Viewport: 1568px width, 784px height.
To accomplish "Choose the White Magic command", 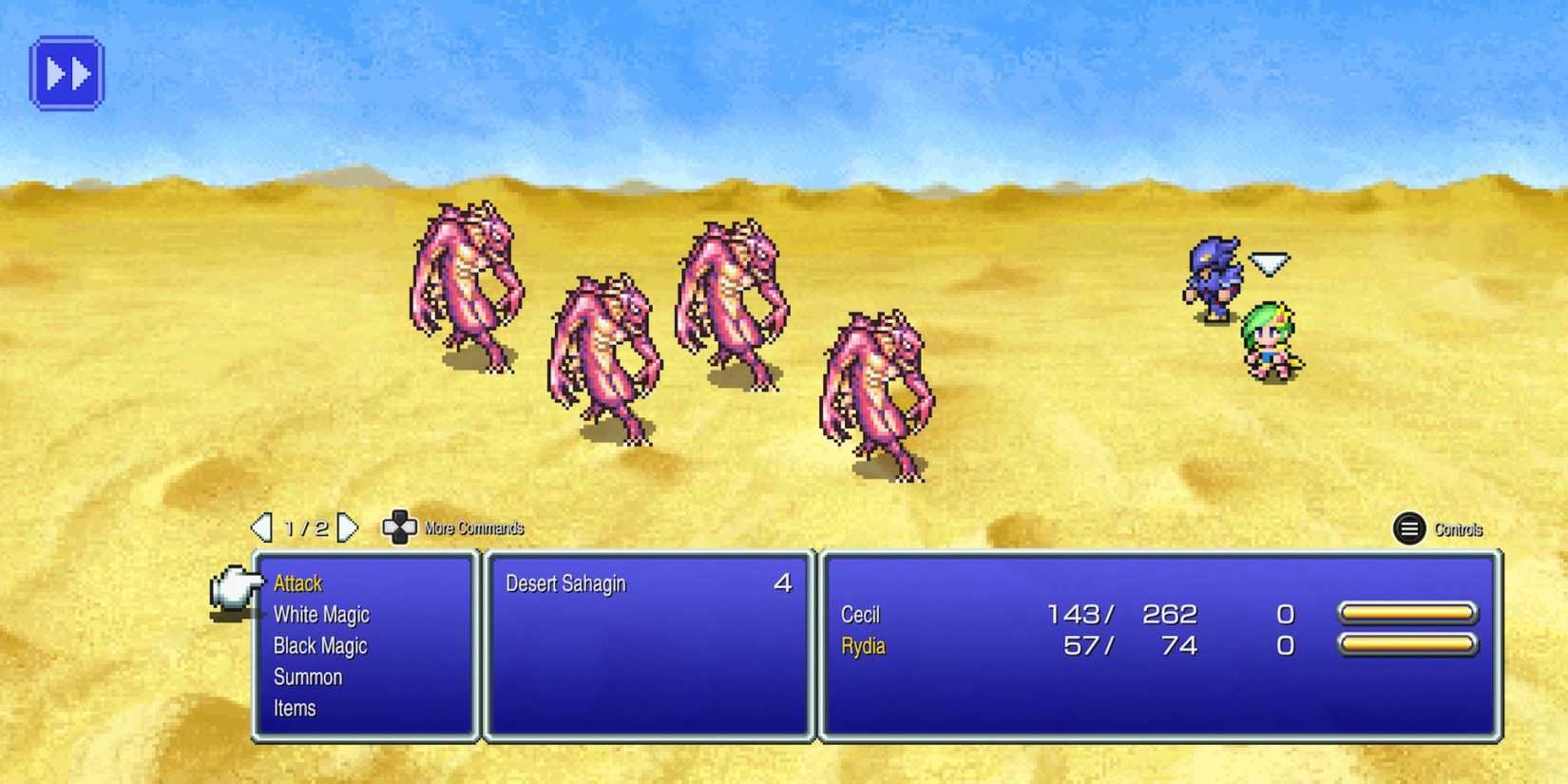I will [x=321, y=615].
